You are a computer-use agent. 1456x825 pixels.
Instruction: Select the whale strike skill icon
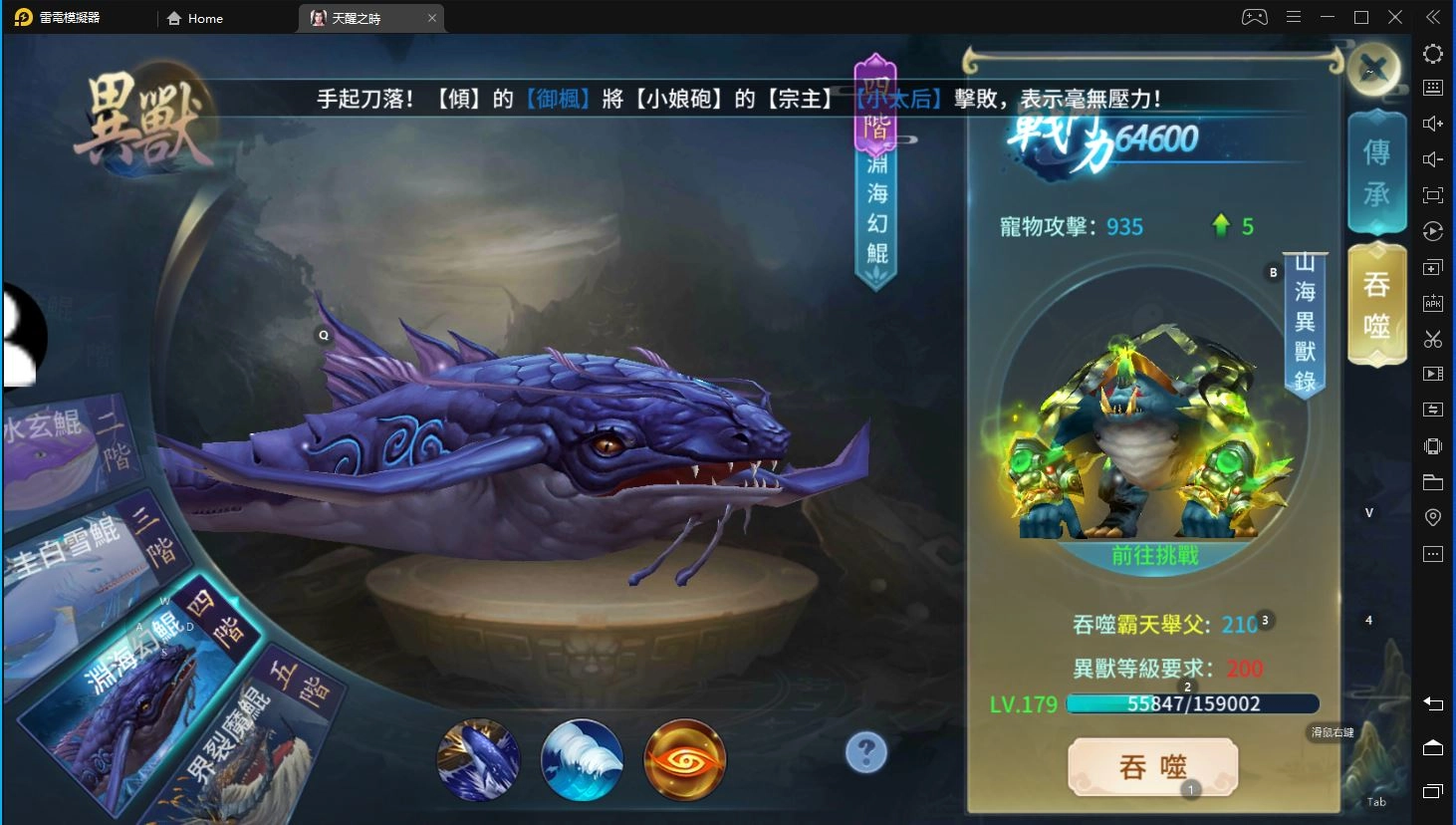point(479,759)
